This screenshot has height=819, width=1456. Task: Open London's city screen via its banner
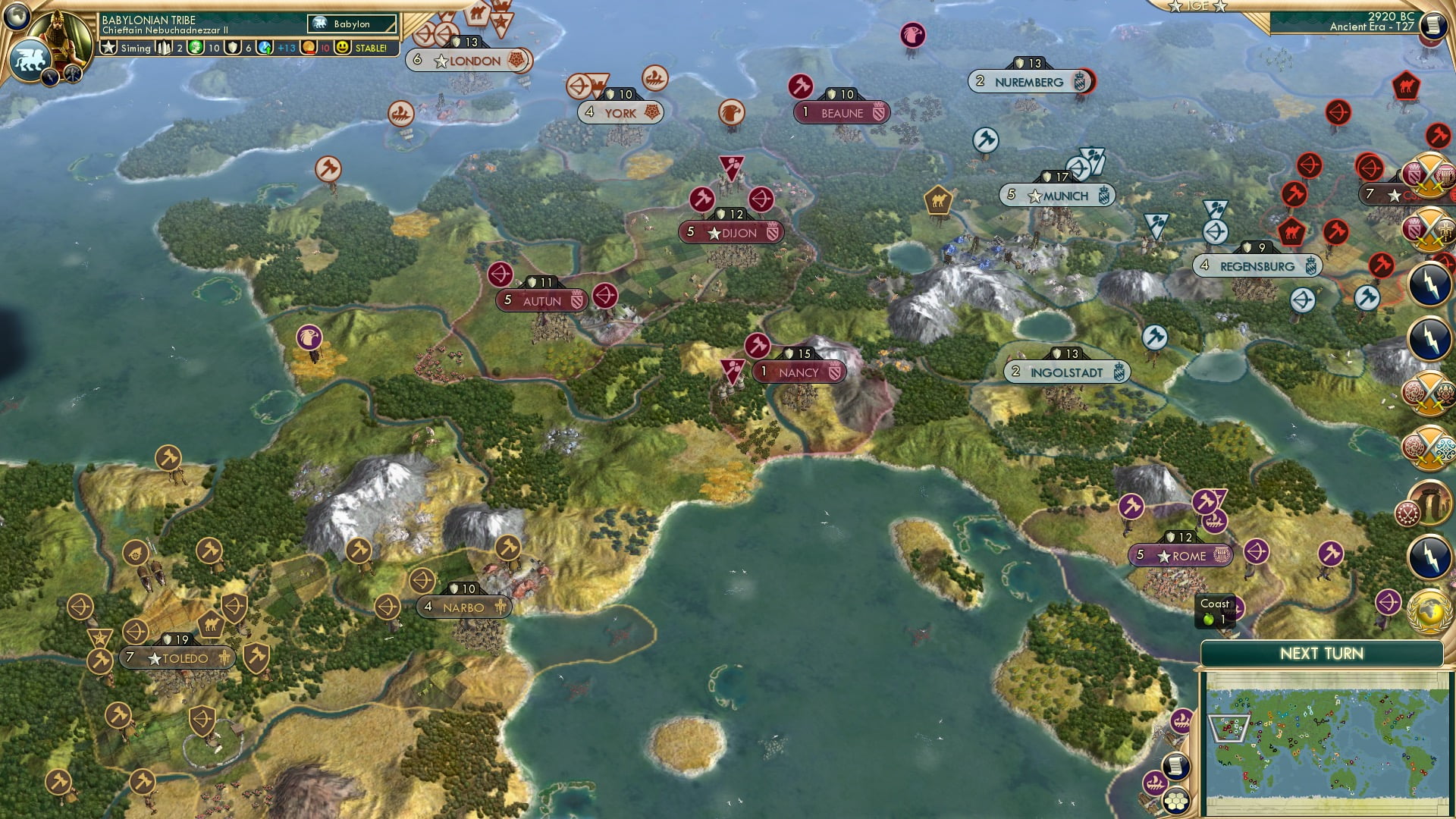click(x=470, y=60)
